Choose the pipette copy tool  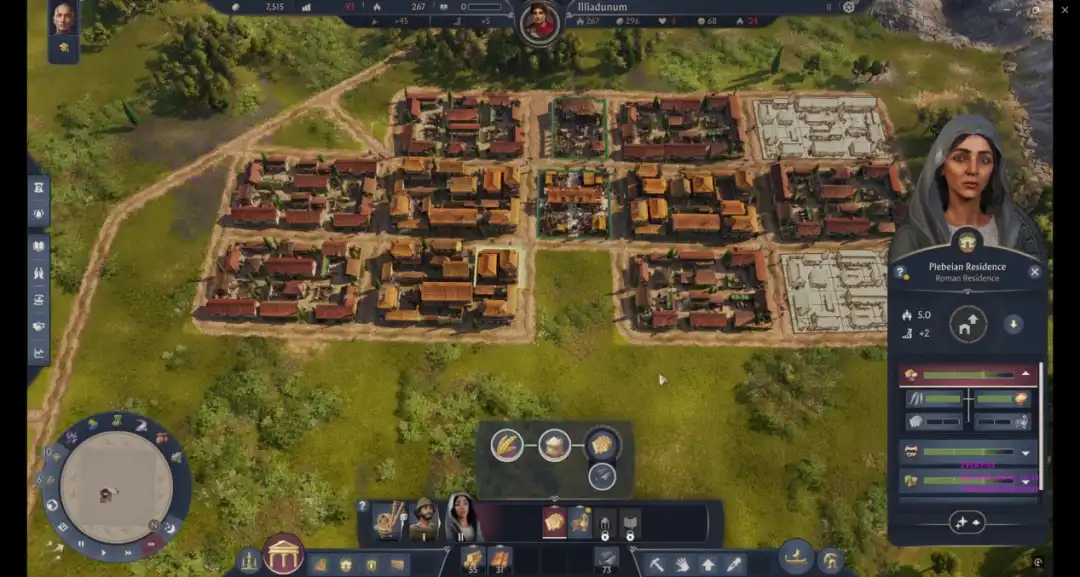click(734, 564)
